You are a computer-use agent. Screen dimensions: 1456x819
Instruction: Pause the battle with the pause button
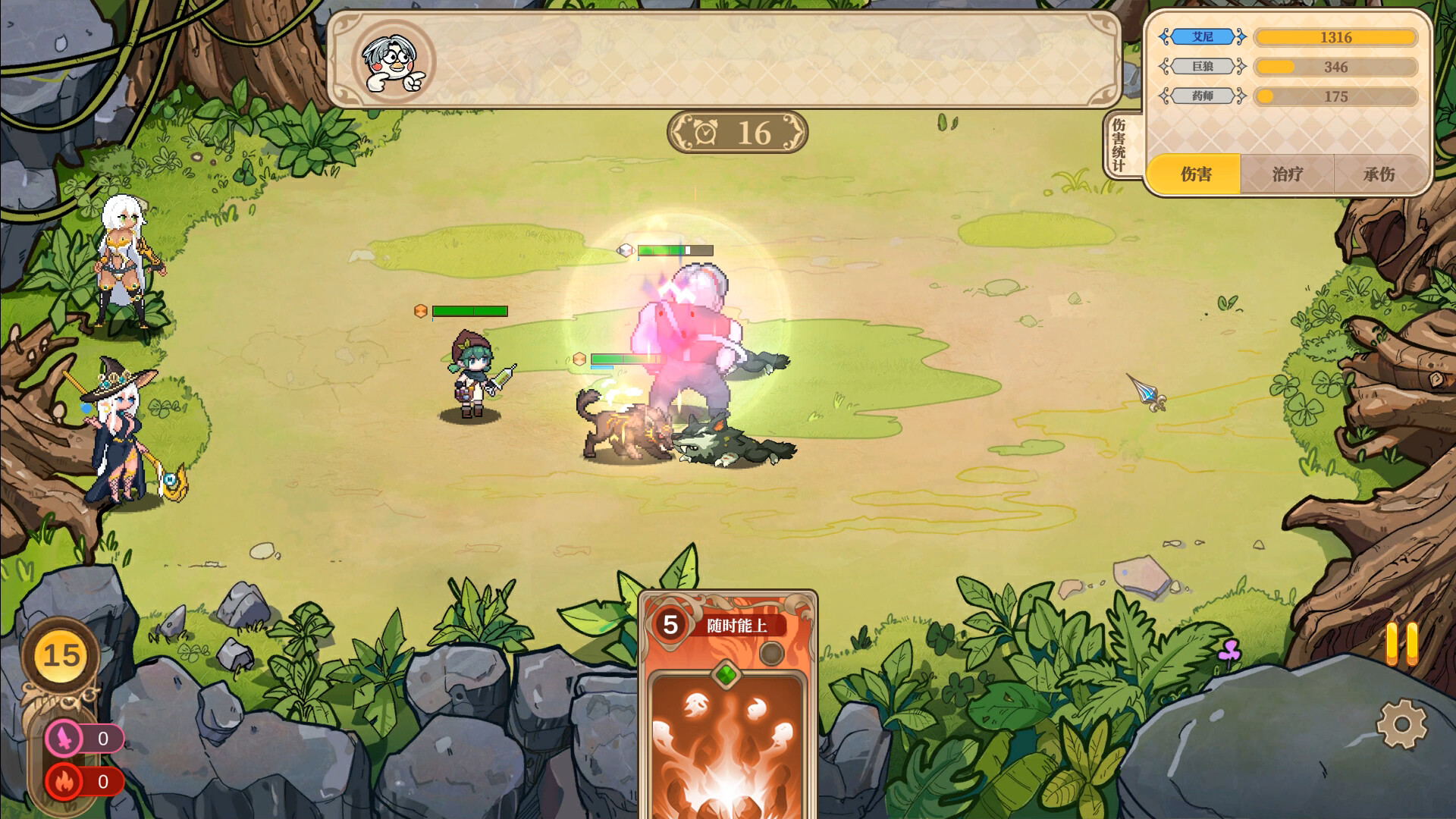click(x=1401, y=645)
